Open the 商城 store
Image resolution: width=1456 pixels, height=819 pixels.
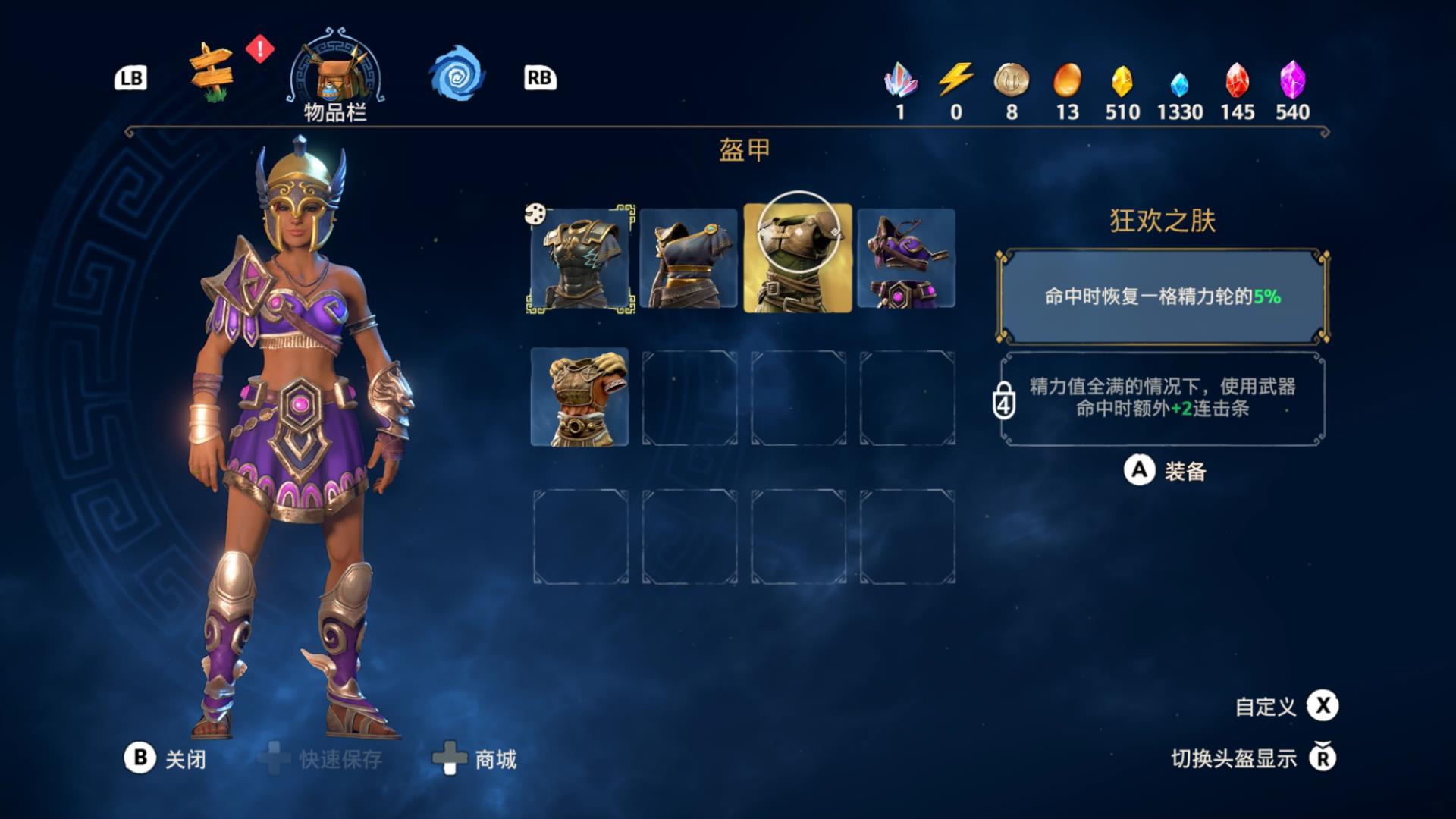475,758
